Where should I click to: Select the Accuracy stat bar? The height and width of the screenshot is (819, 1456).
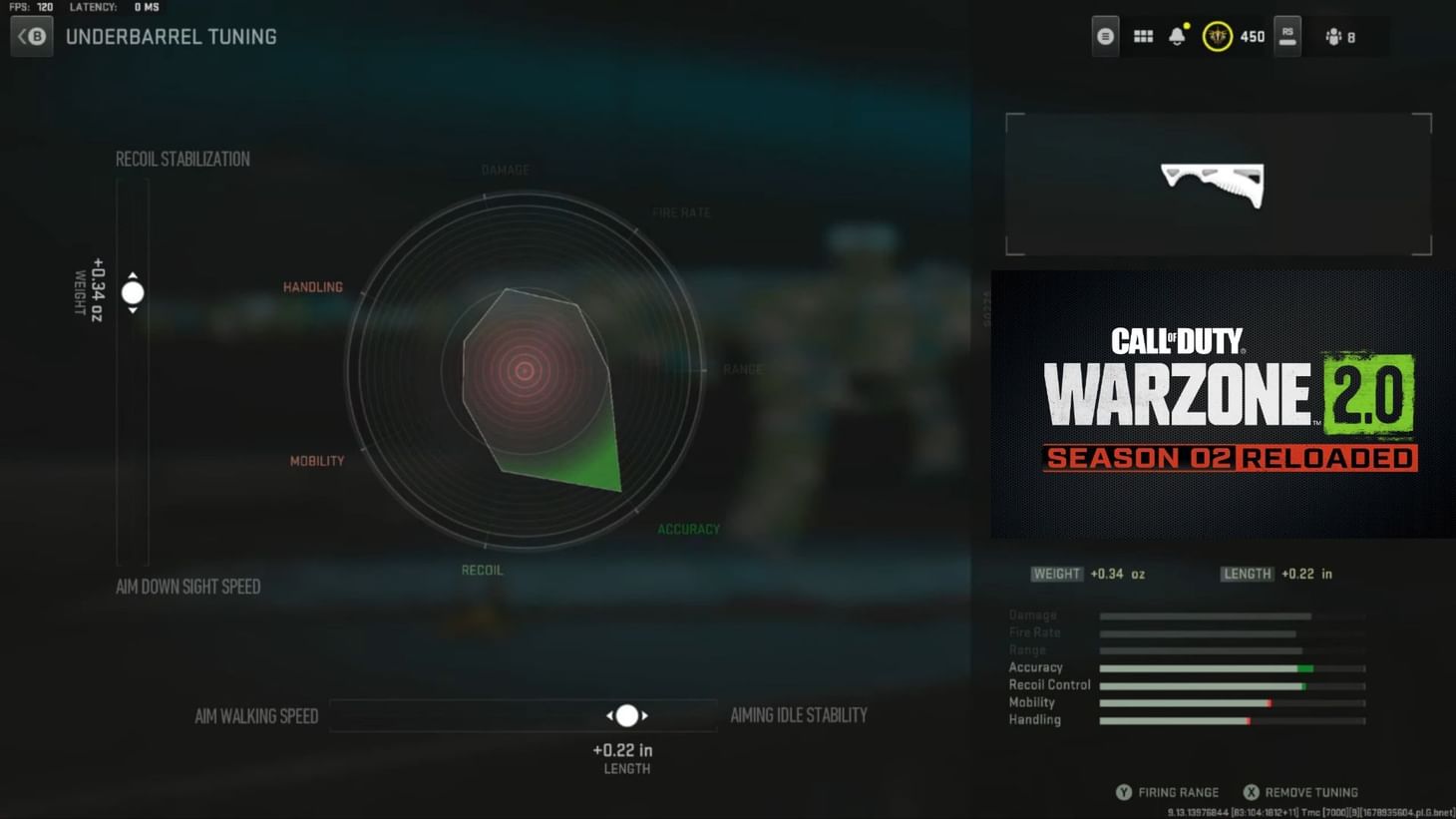point(1232,667)
